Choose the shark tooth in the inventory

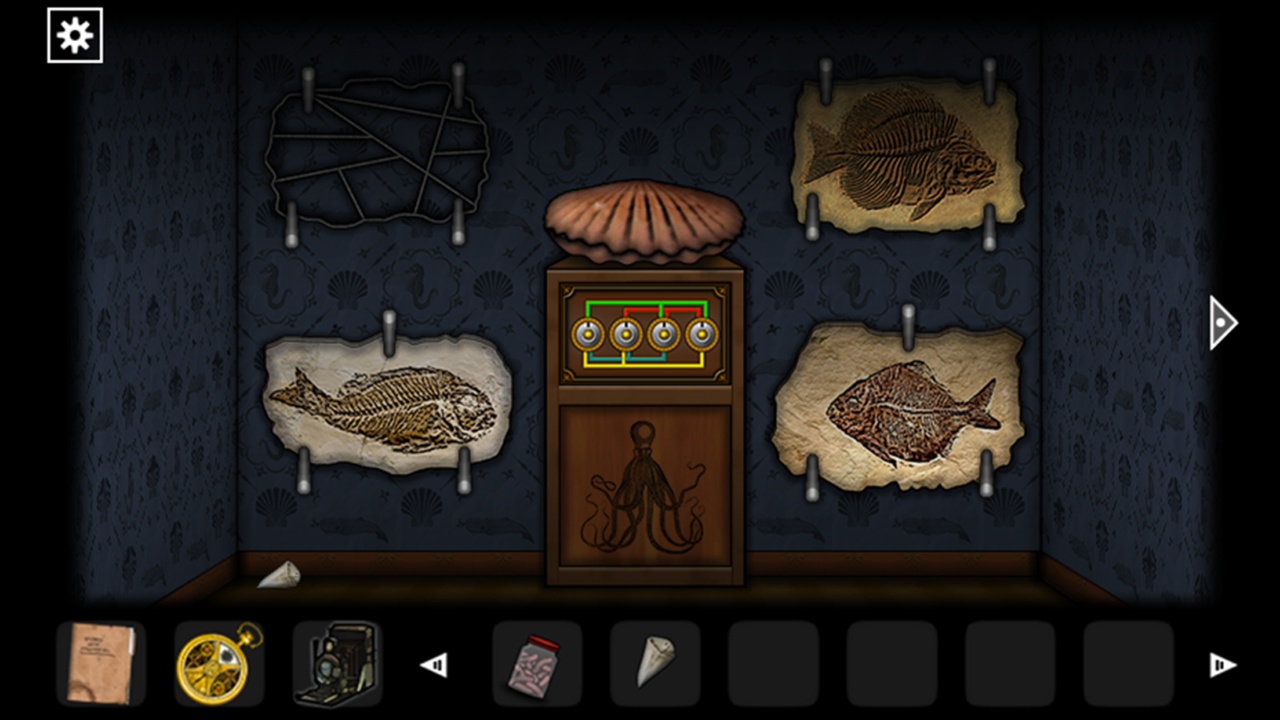655,663
